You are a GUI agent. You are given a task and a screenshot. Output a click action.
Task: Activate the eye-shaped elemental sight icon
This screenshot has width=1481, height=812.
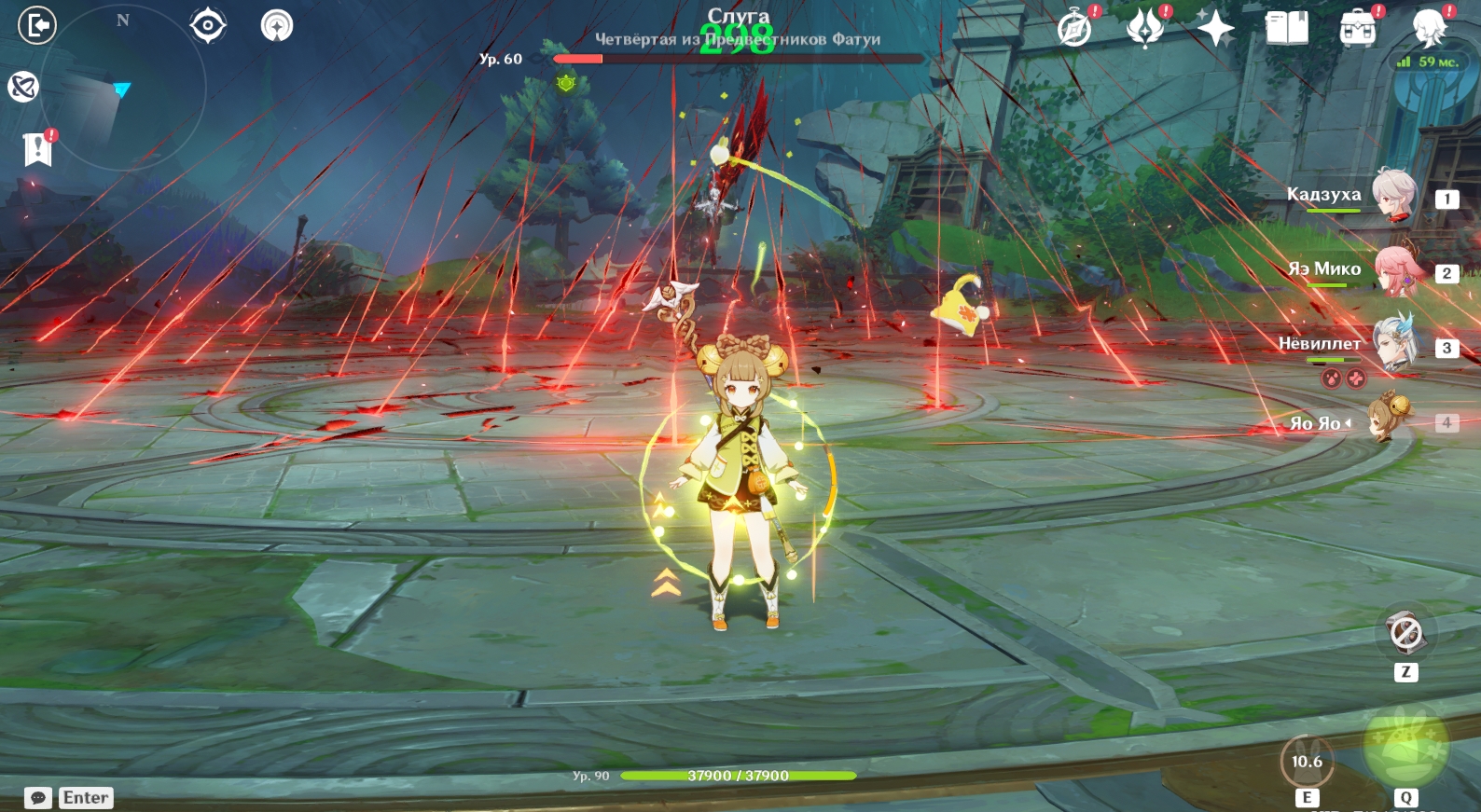click(x=207, y=25)
